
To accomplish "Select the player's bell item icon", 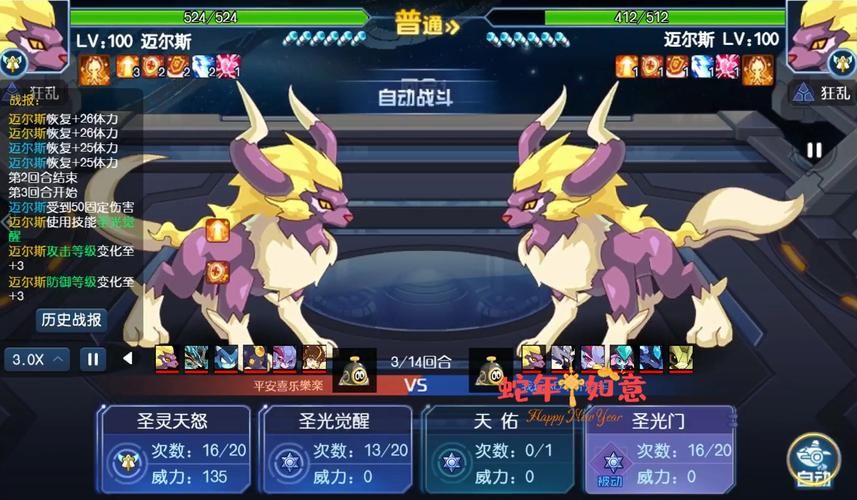I will (351, 371).
